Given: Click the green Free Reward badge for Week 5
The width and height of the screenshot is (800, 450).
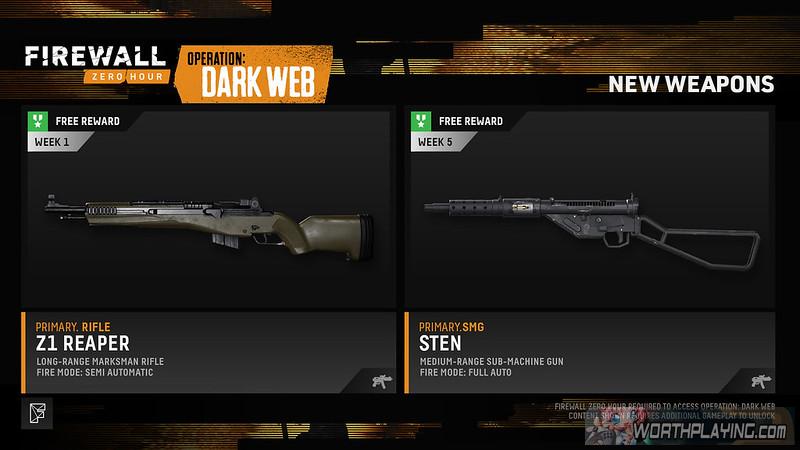Looking at the screenshot, I should pyautogui.click(x=419, y=122).
